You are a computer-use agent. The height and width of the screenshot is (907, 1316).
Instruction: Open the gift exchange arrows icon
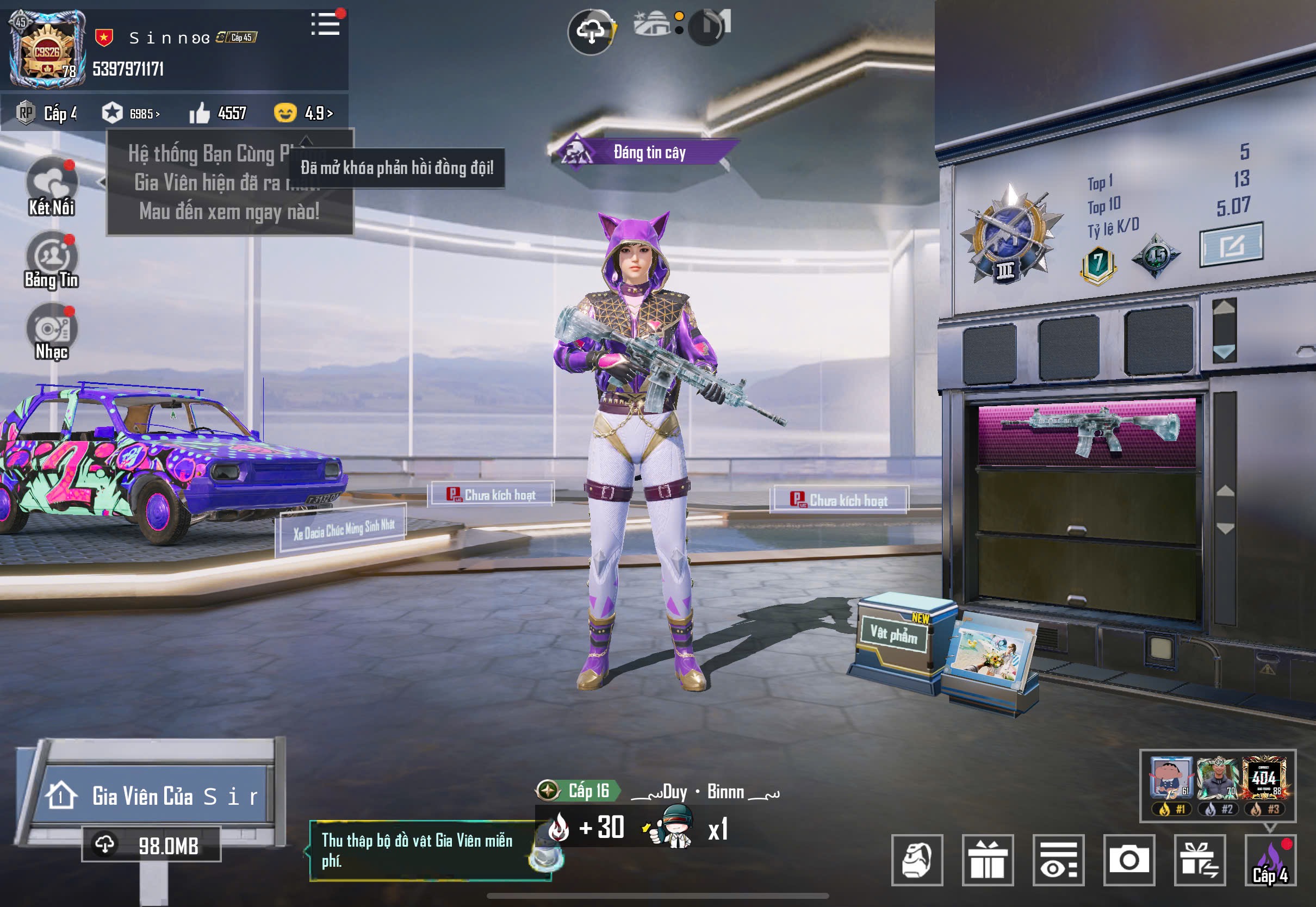[x=1200, y=860]
